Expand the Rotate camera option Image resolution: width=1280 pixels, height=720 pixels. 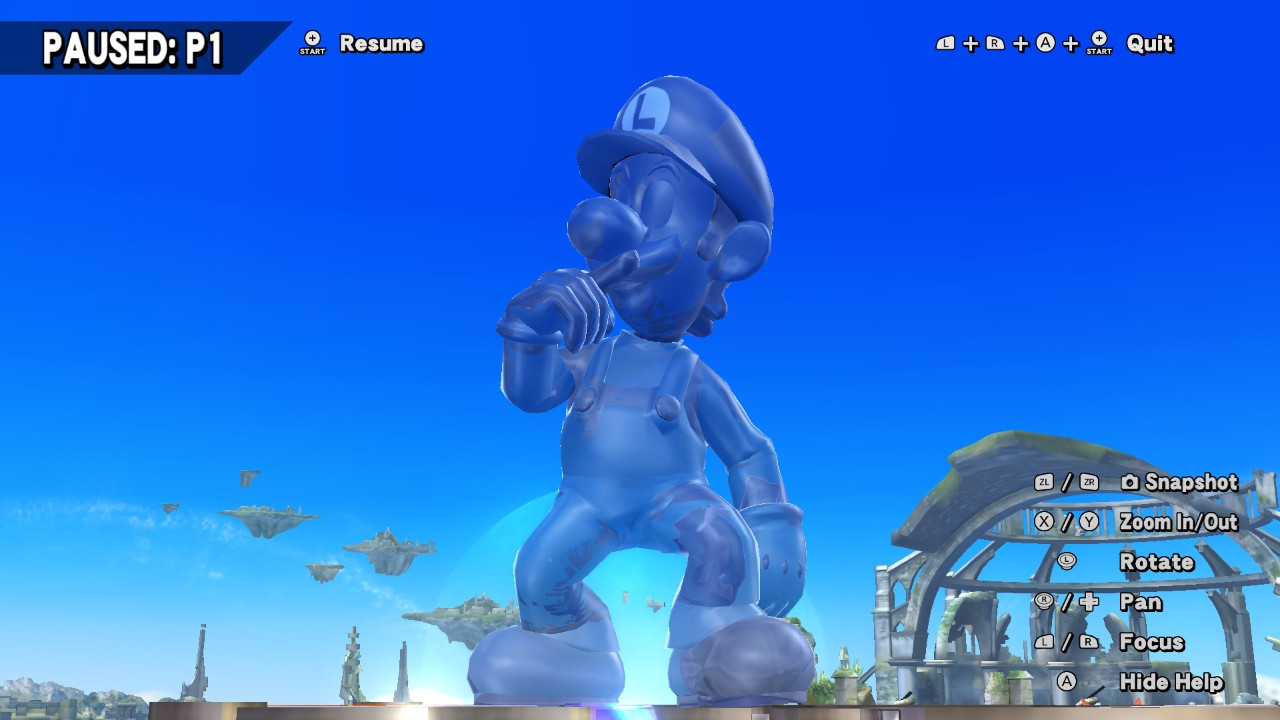[1157, 562]
